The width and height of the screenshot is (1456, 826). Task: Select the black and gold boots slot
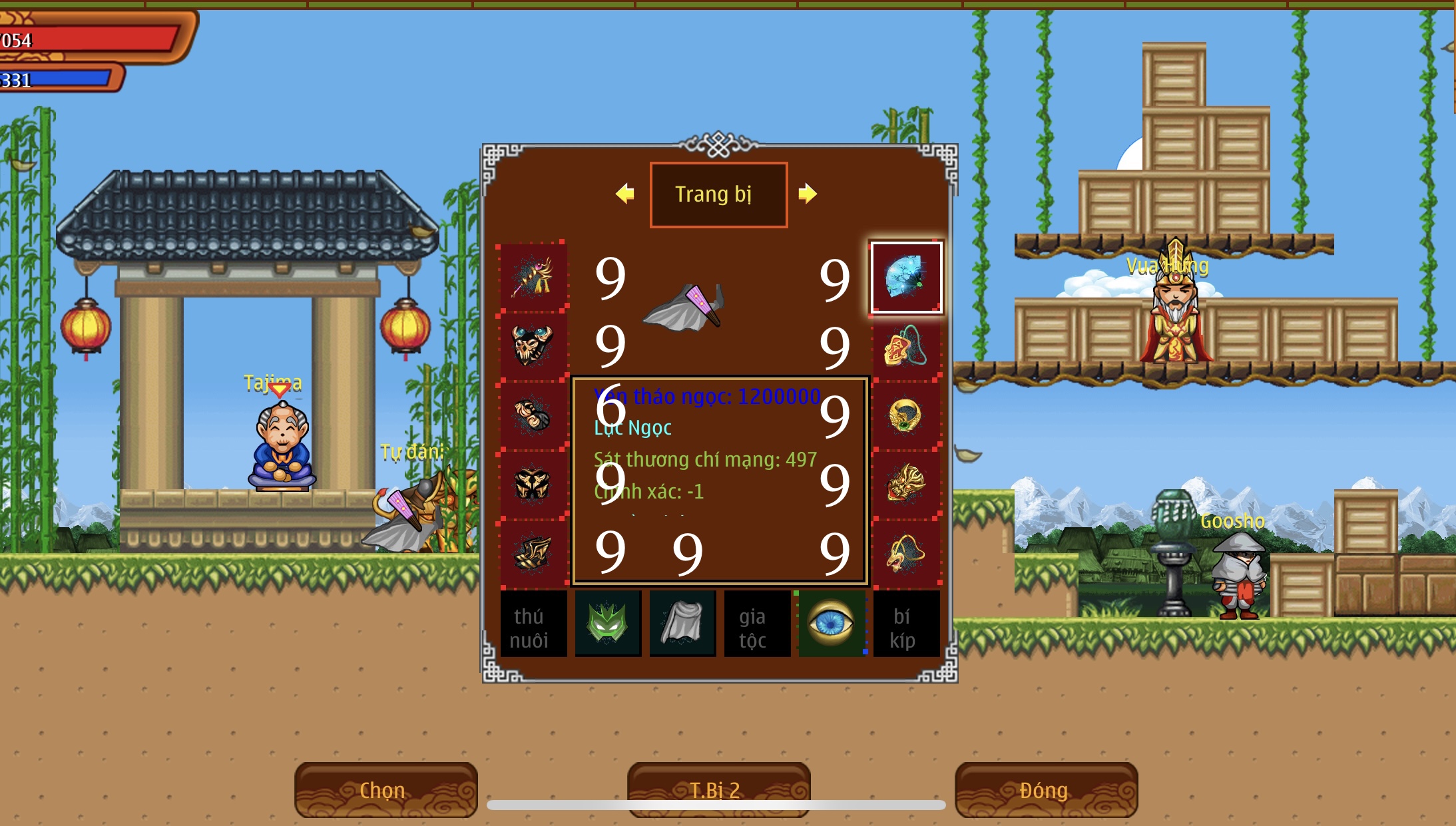[533, 553]
